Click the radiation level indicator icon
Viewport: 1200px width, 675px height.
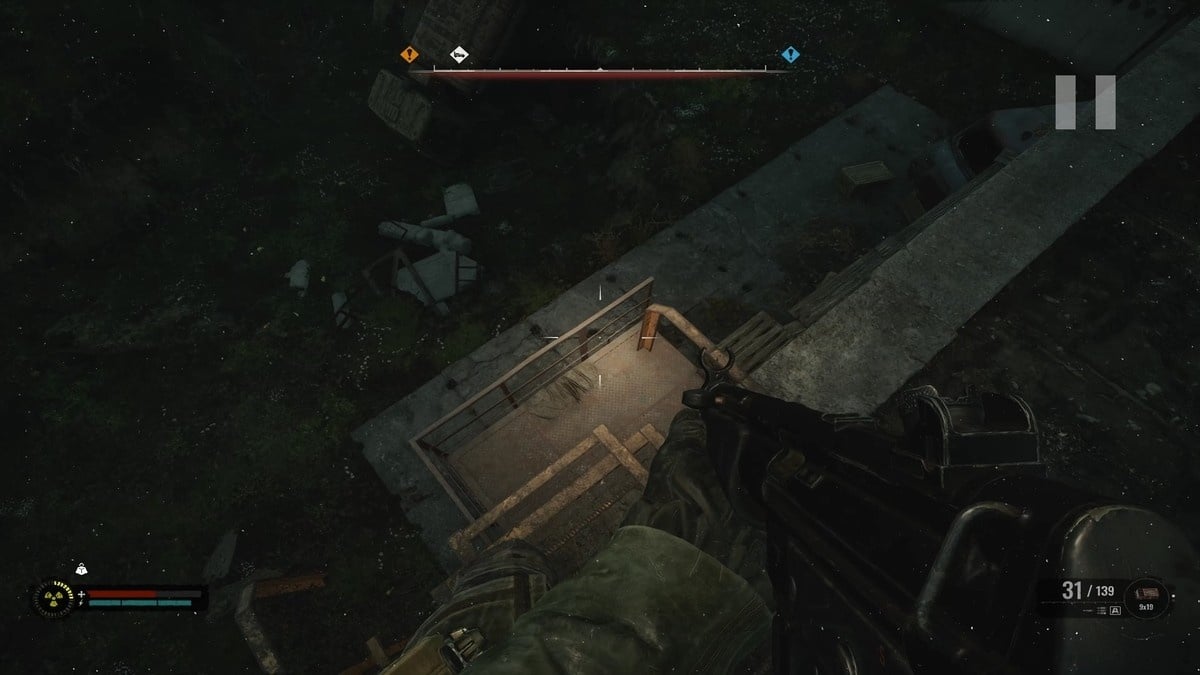54,598
